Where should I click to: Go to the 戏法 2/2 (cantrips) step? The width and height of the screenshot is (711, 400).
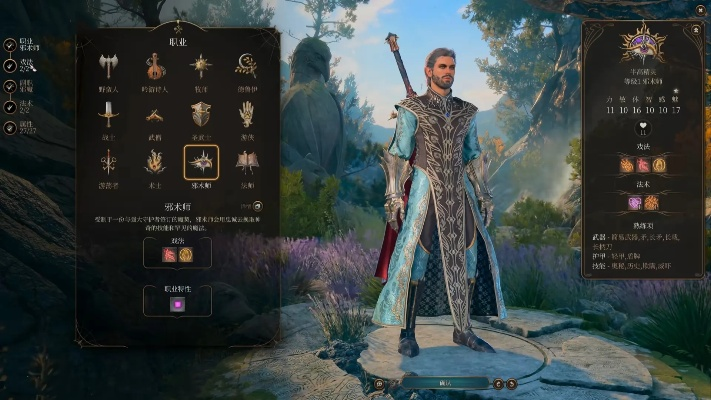(10, 65)
